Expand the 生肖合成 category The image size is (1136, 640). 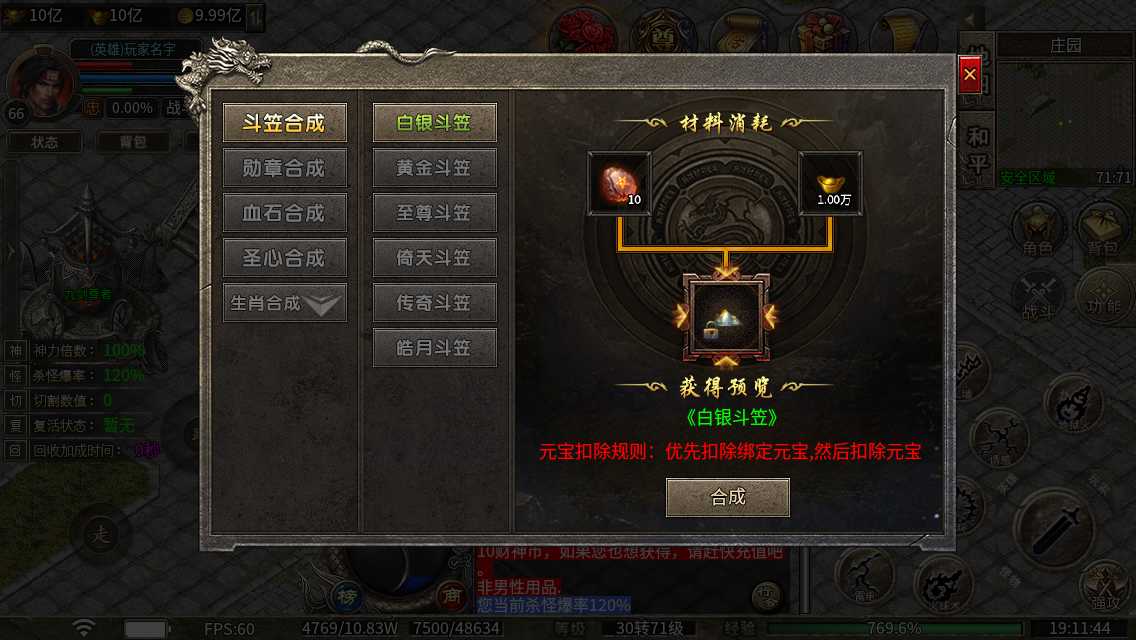[285, 303]
